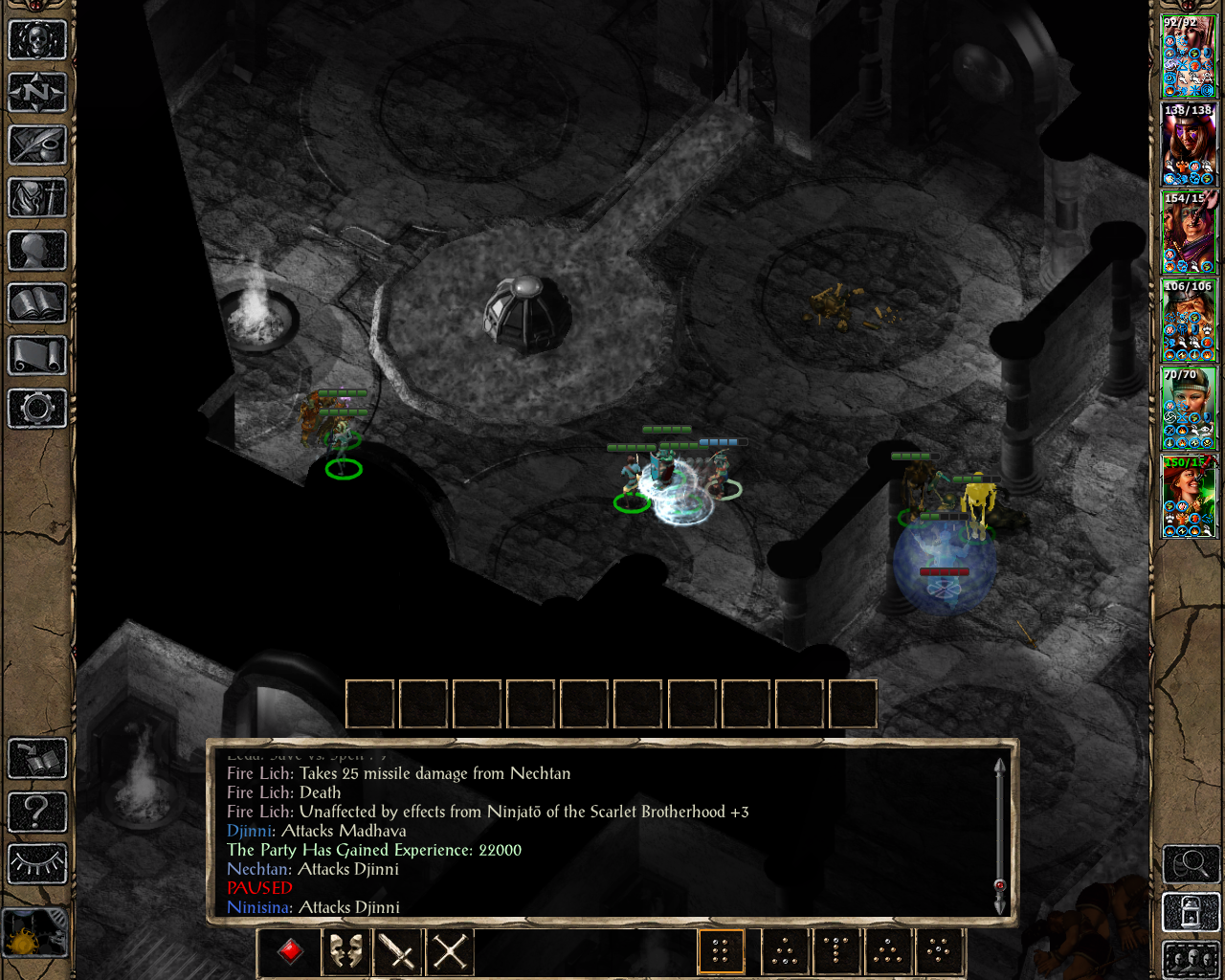Open the journal quill and inkwell icon
The height and width of the screenshot is (980, 1225).
coord(37,145)
